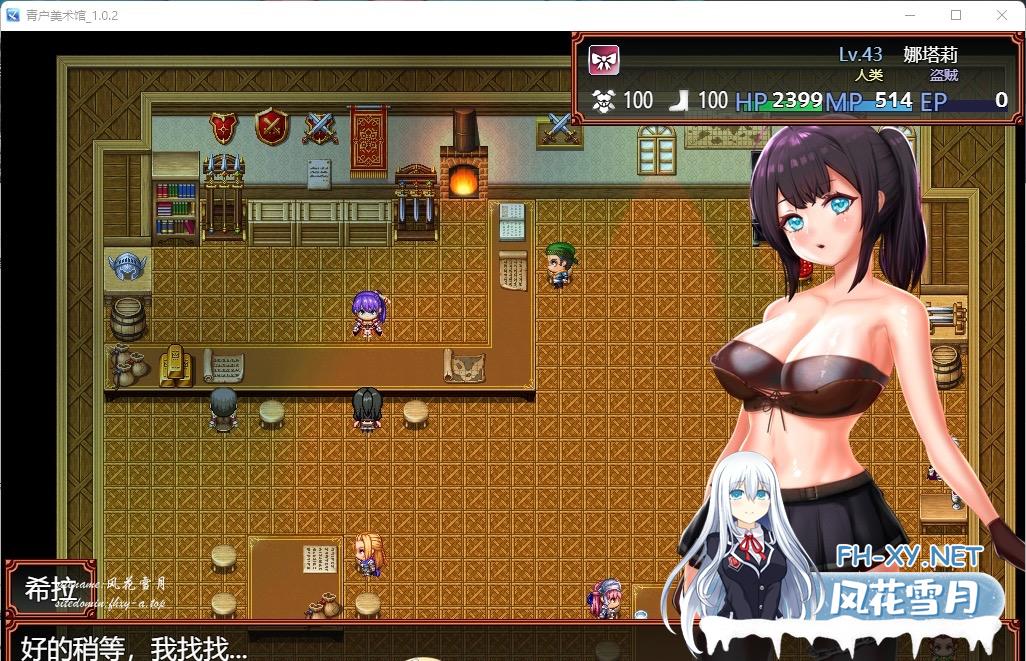This screenshot has width=1026, height=661.
Task: Minimize the game window
Action: coord(910,15)
